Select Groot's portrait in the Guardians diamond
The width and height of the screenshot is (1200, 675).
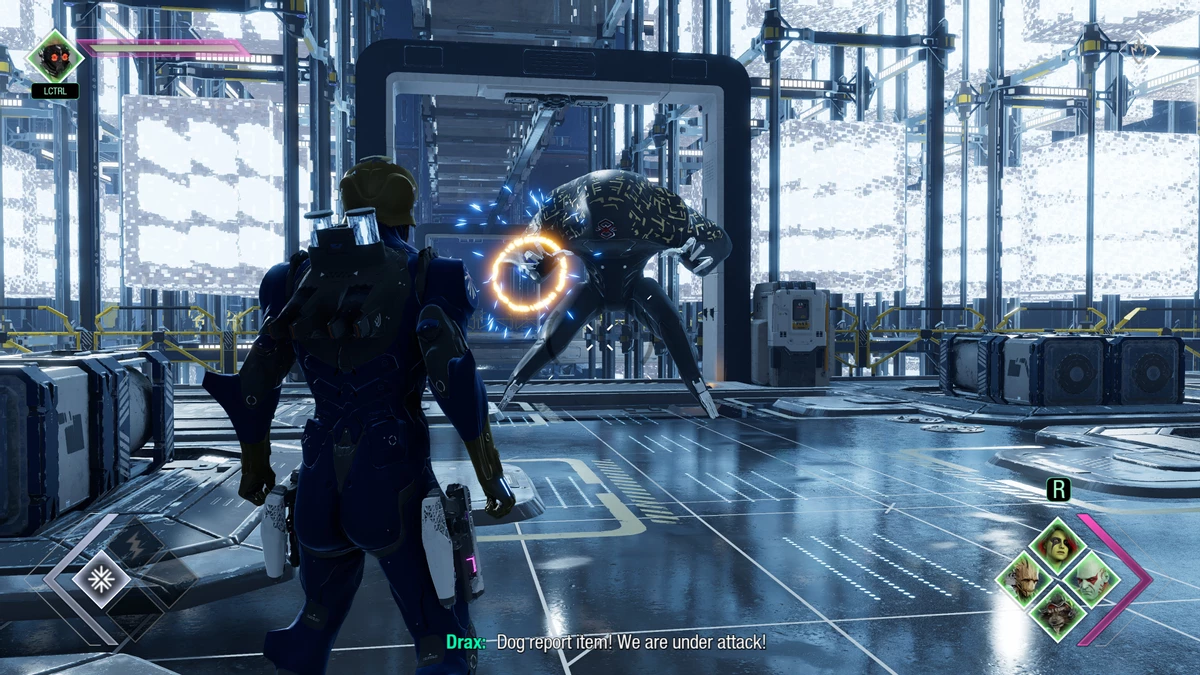pos(1020,578)
